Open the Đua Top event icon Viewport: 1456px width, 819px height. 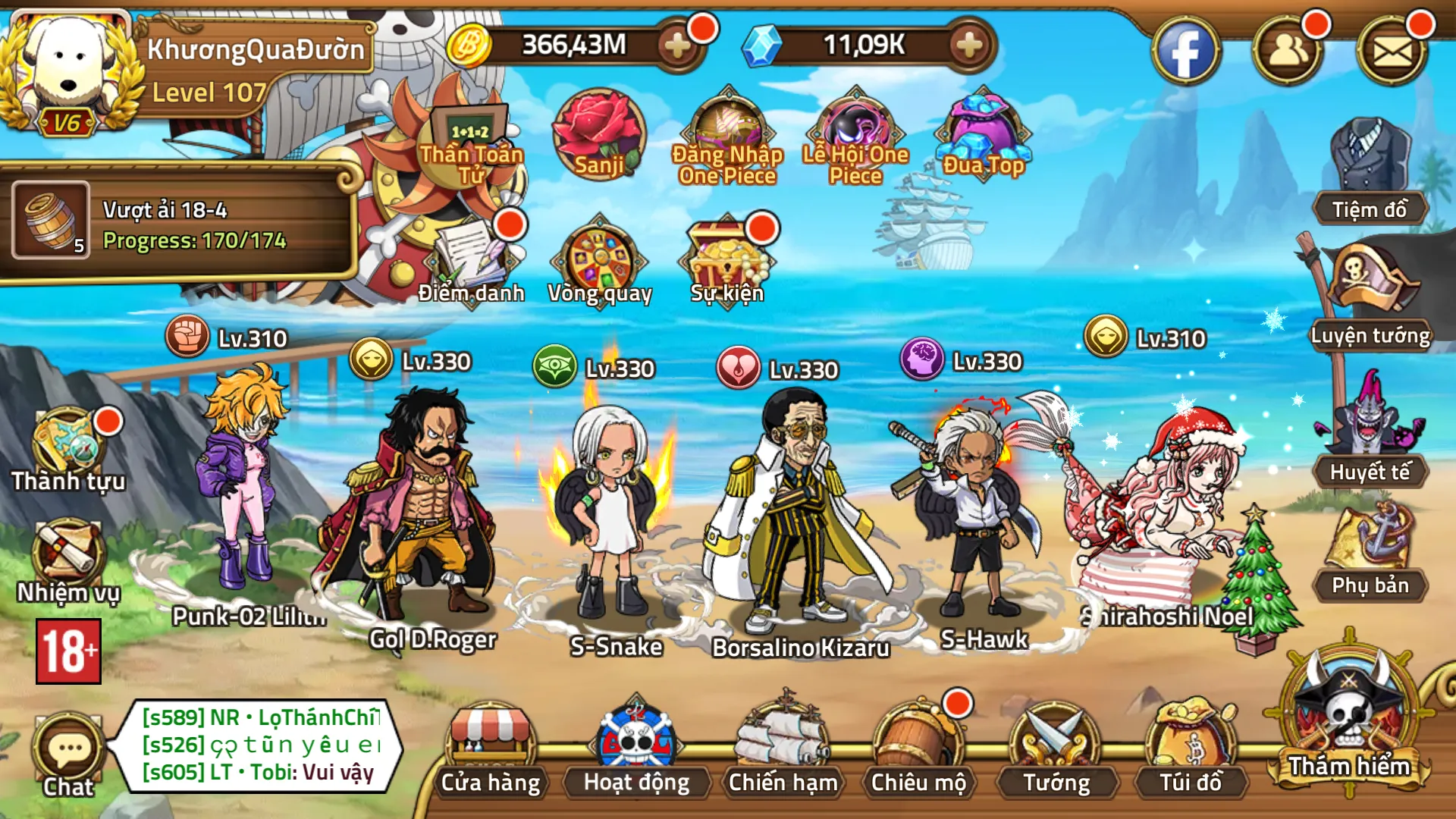pyautogui.click(x=982, y=129)
